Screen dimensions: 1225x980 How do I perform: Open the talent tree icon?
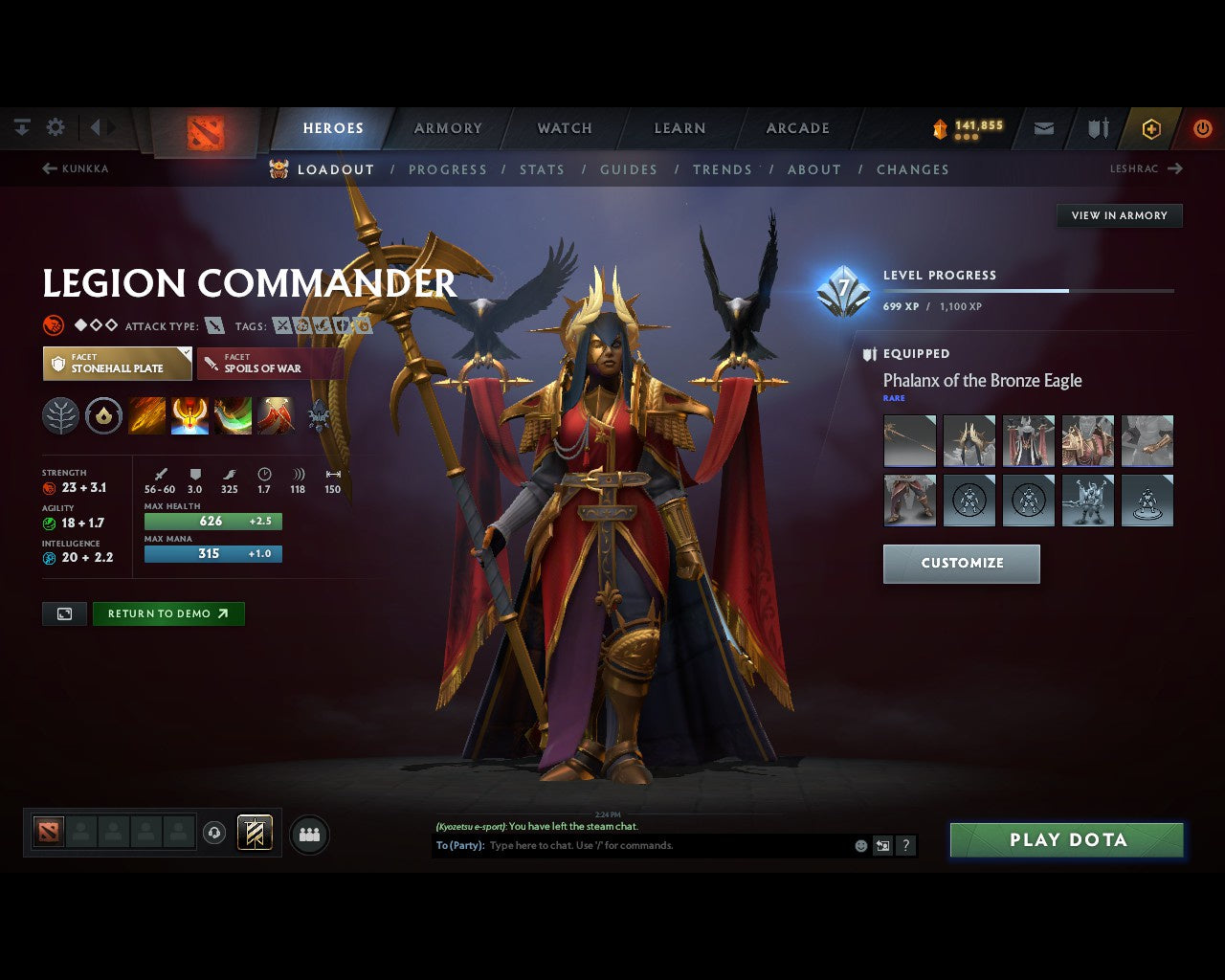click(60, 415)
